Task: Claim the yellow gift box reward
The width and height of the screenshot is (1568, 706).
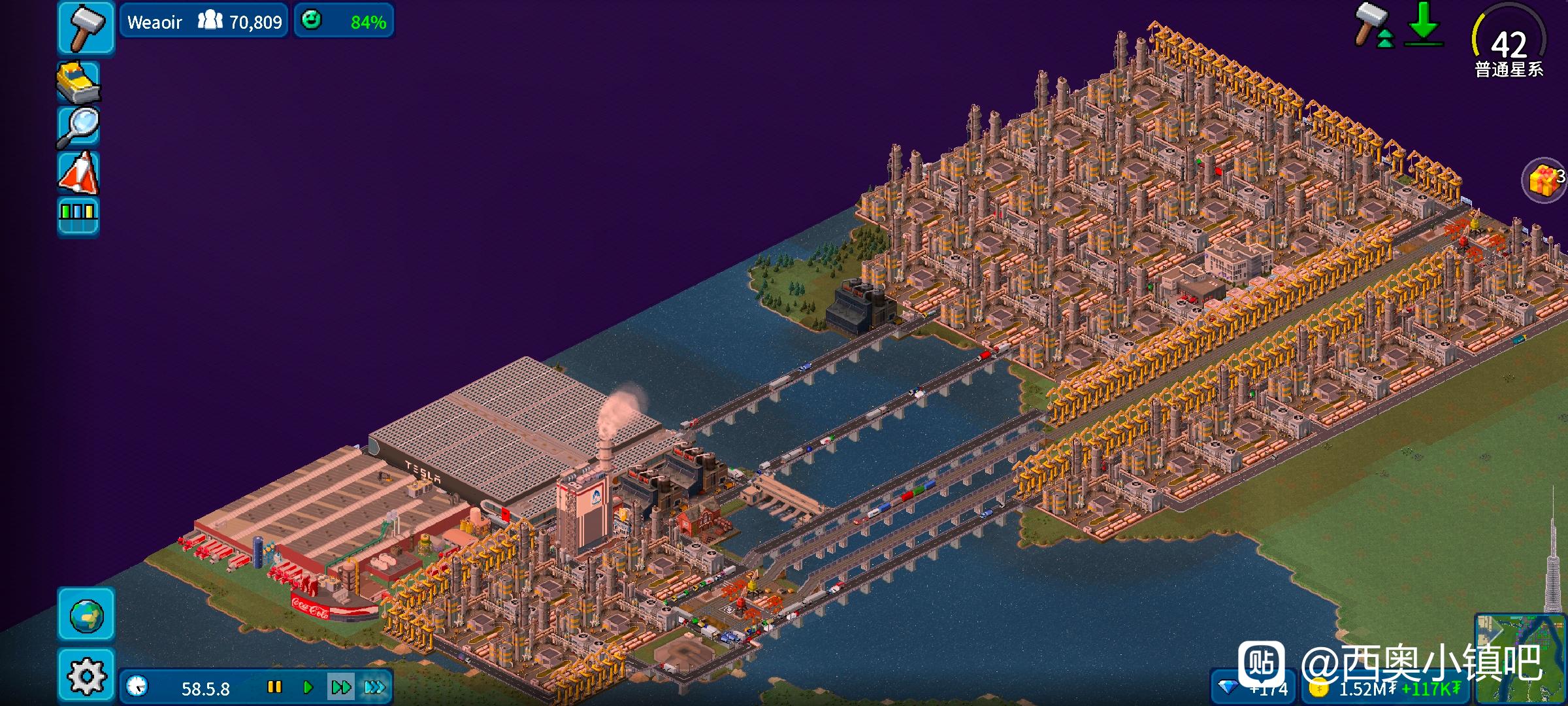Action: (1544, 180)
